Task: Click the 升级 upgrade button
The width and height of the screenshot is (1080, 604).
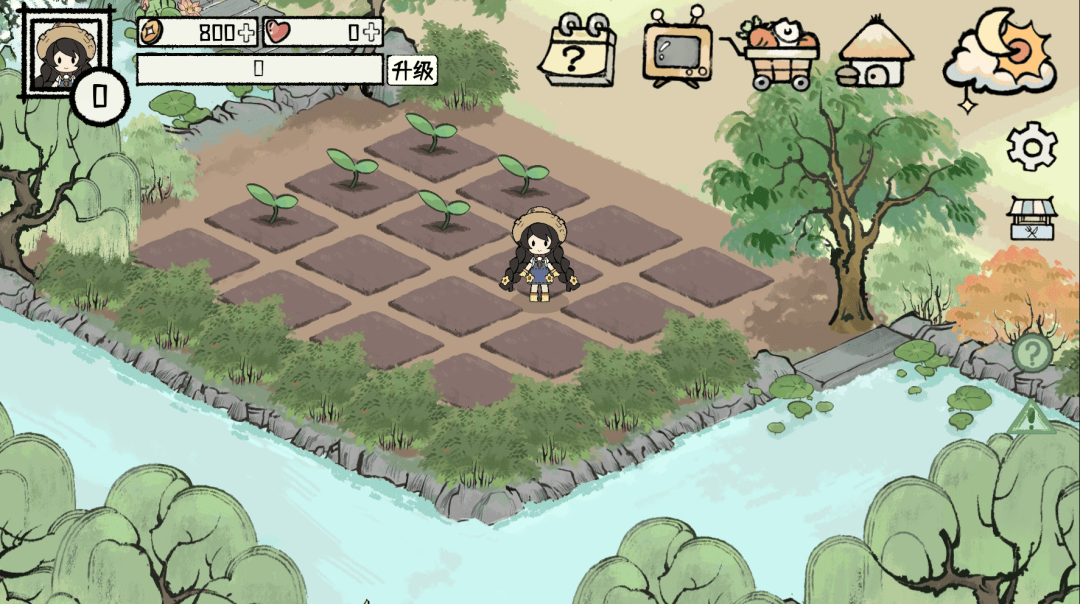Action: pyautogui.click(x=412, y=70)
